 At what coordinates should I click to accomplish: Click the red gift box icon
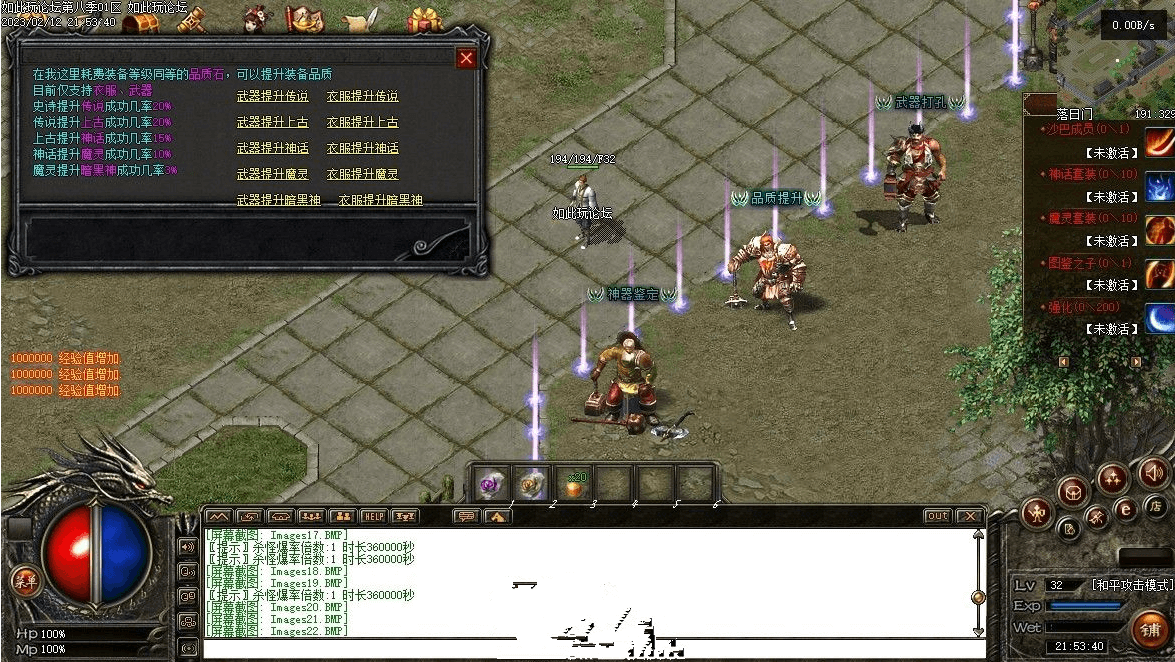[426, 18]
